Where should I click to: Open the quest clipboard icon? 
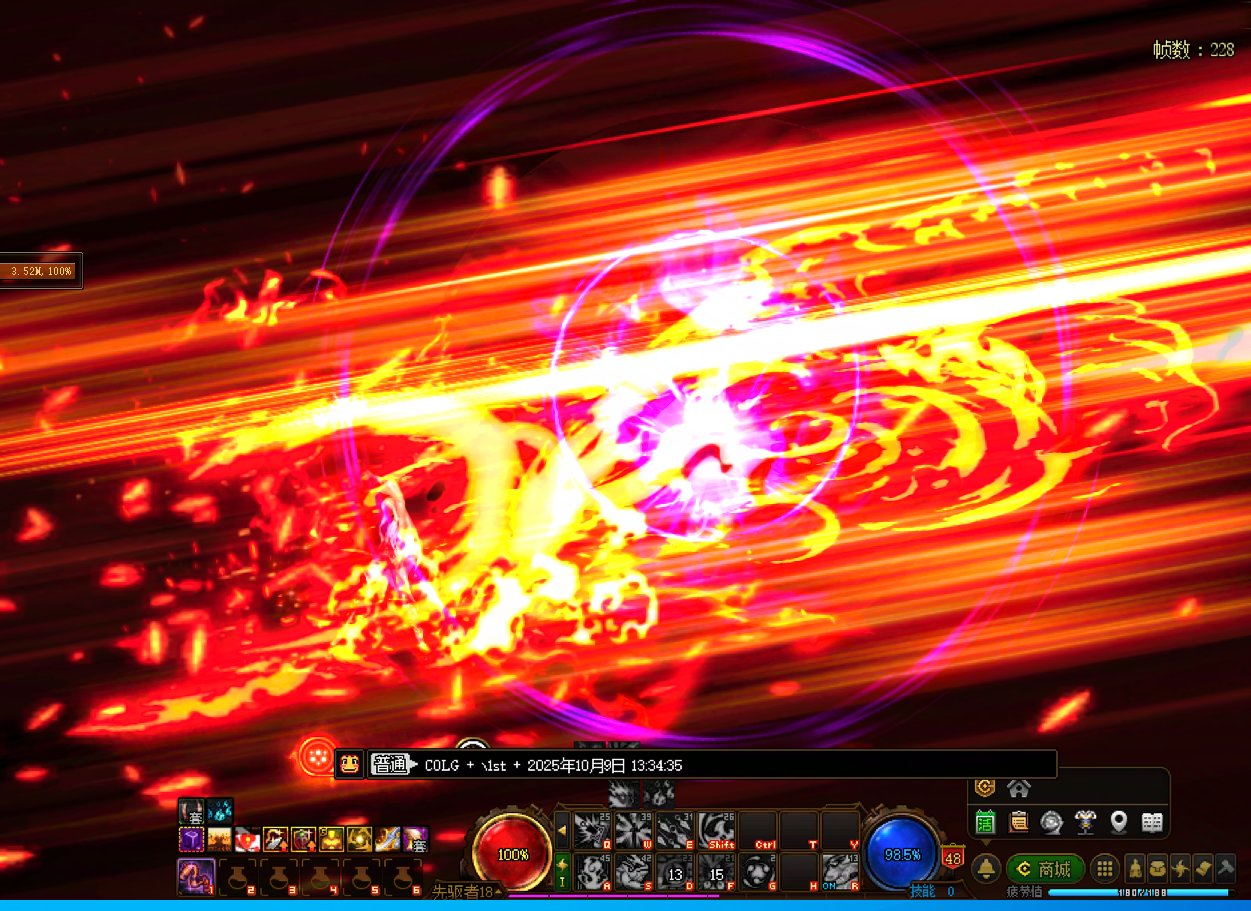(x=1018, y=823)
